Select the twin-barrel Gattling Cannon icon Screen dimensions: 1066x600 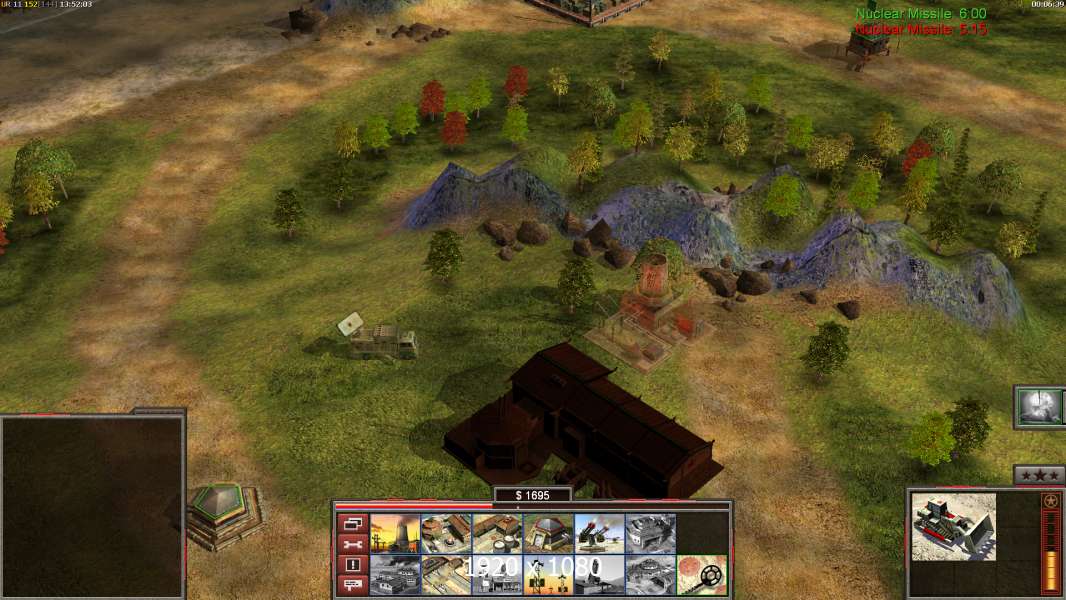[x=599, y=533]
